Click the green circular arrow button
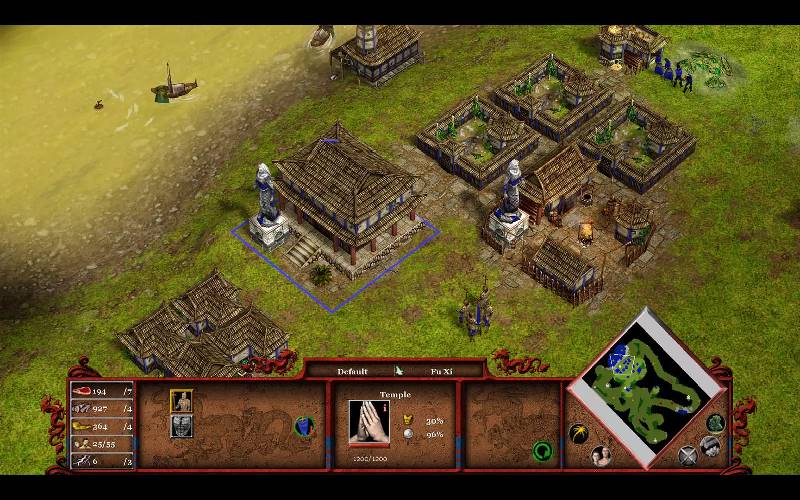Image resolution: width=800 pixels, height=500 pixels. pyautogui.click(x=542, y=450)
